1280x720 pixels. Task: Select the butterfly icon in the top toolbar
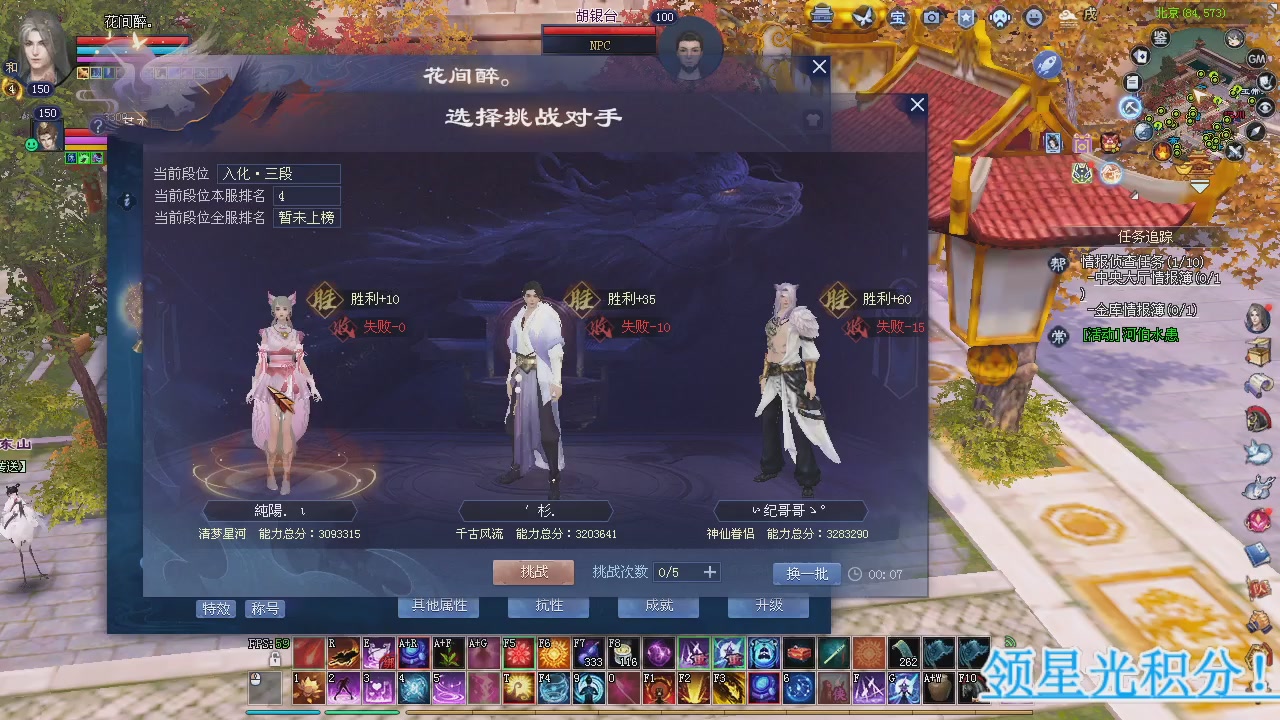pyautogui.click(x=864, y=16)
